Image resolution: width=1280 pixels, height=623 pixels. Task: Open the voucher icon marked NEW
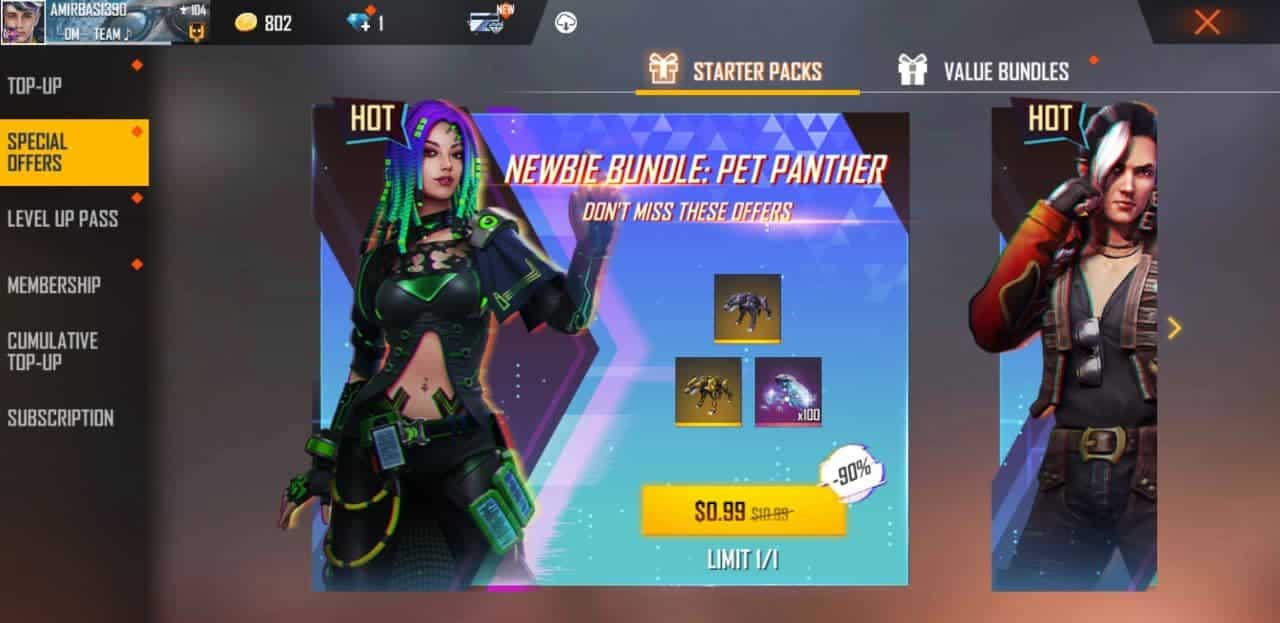487,22
